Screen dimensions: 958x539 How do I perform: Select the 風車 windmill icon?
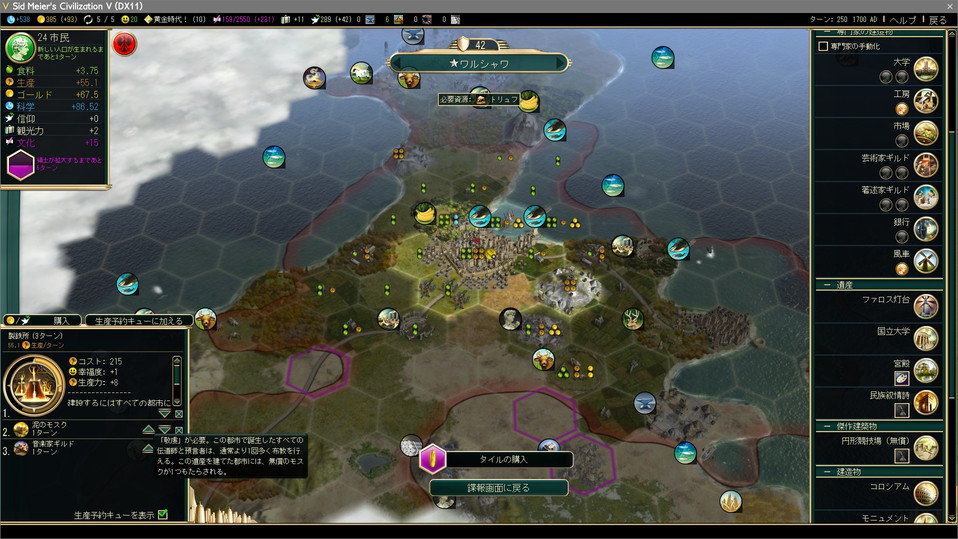926,260
